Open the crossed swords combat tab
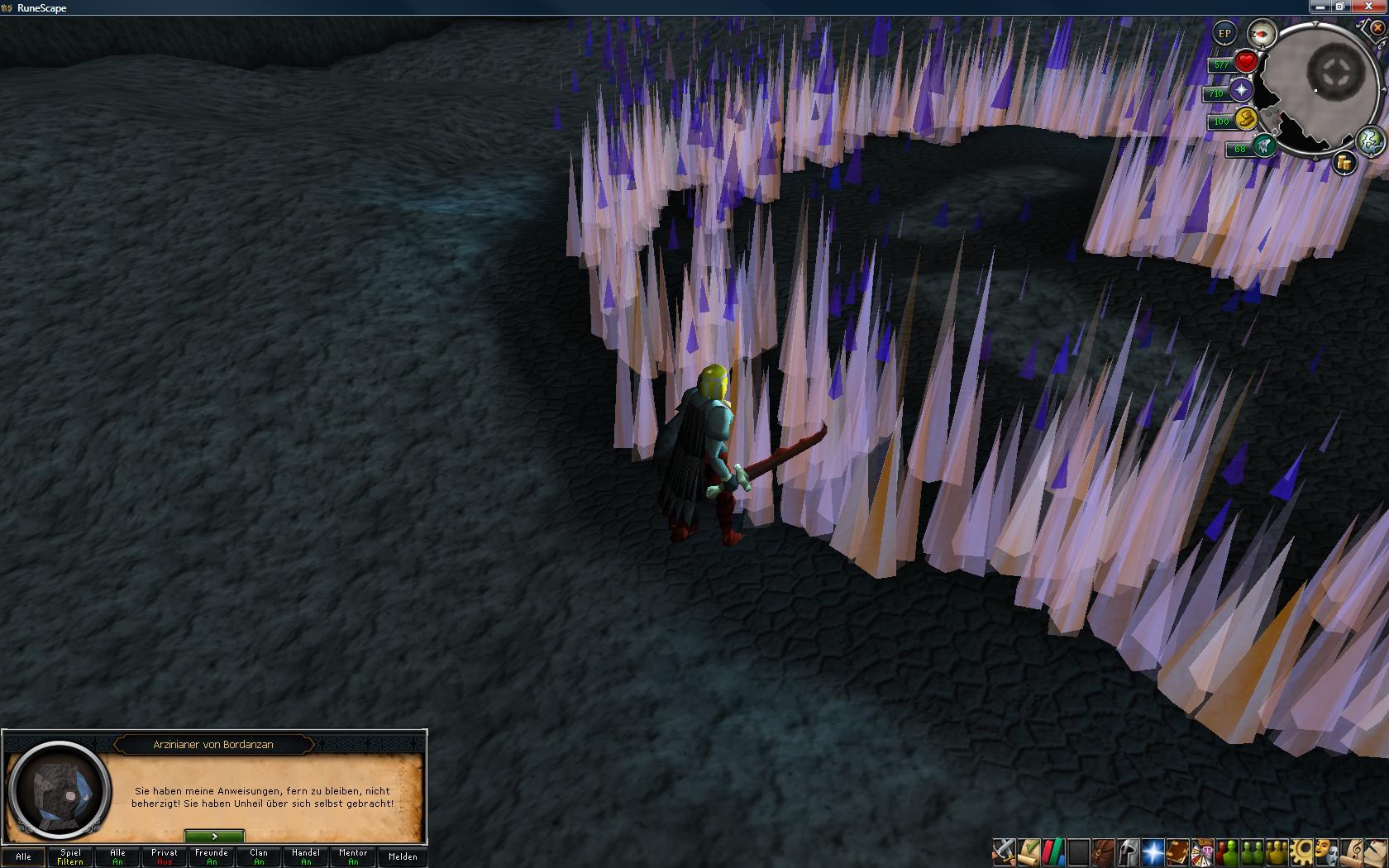The width and height of the screenshot is (1389, 868). (x=1005, y=851)
